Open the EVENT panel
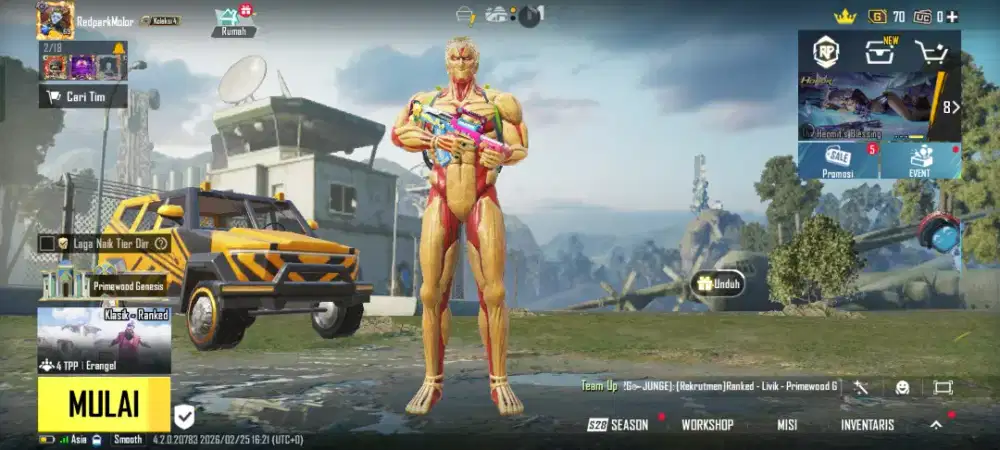 (x=920, y=160)
